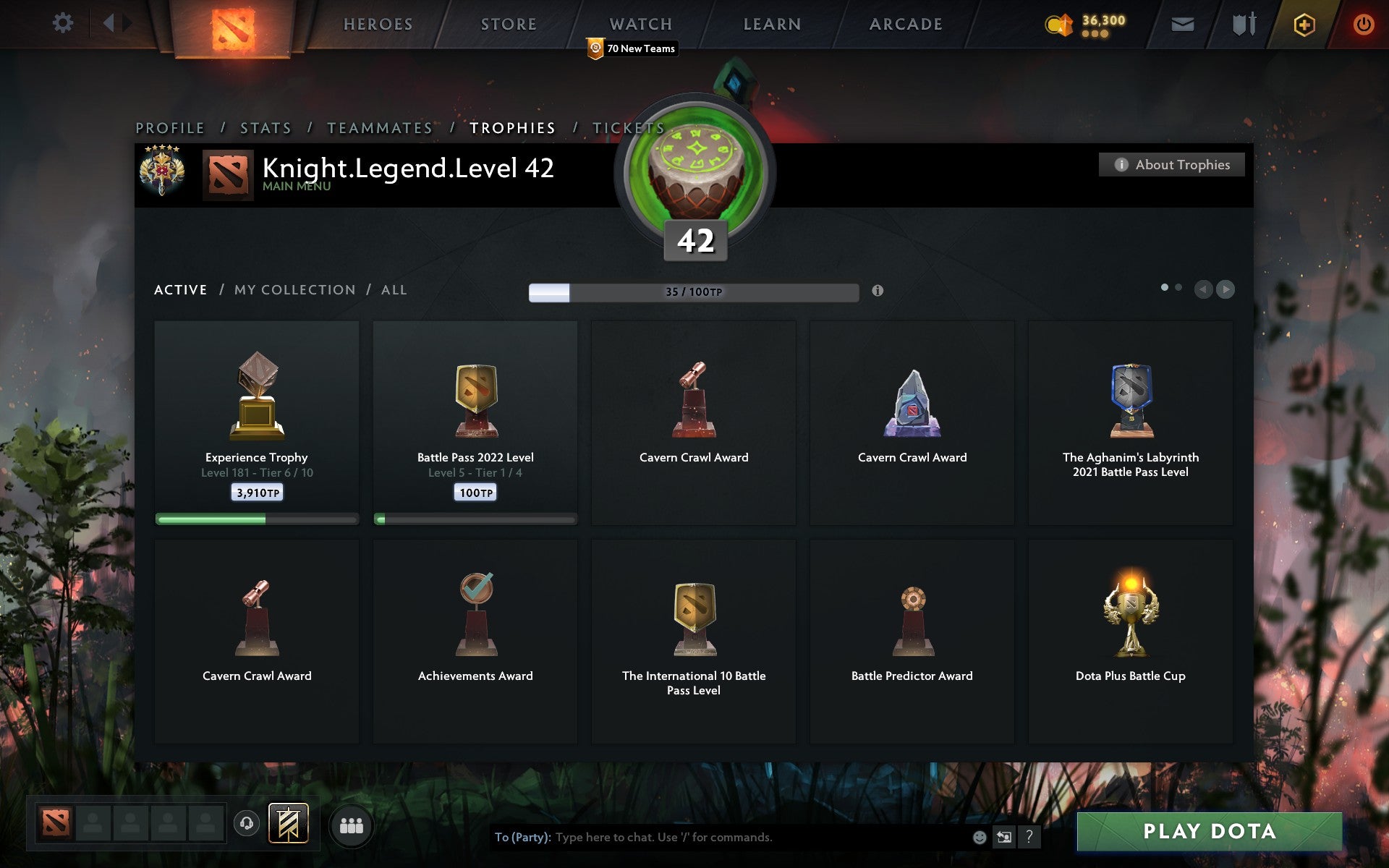Expand the 70 New Teams banner

[x=632, y=48]
